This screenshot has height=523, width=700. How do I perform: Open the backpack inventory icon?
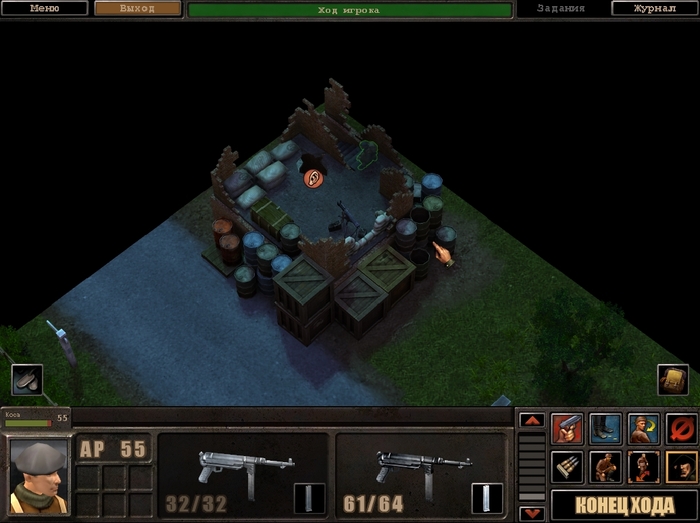point(672,380)
